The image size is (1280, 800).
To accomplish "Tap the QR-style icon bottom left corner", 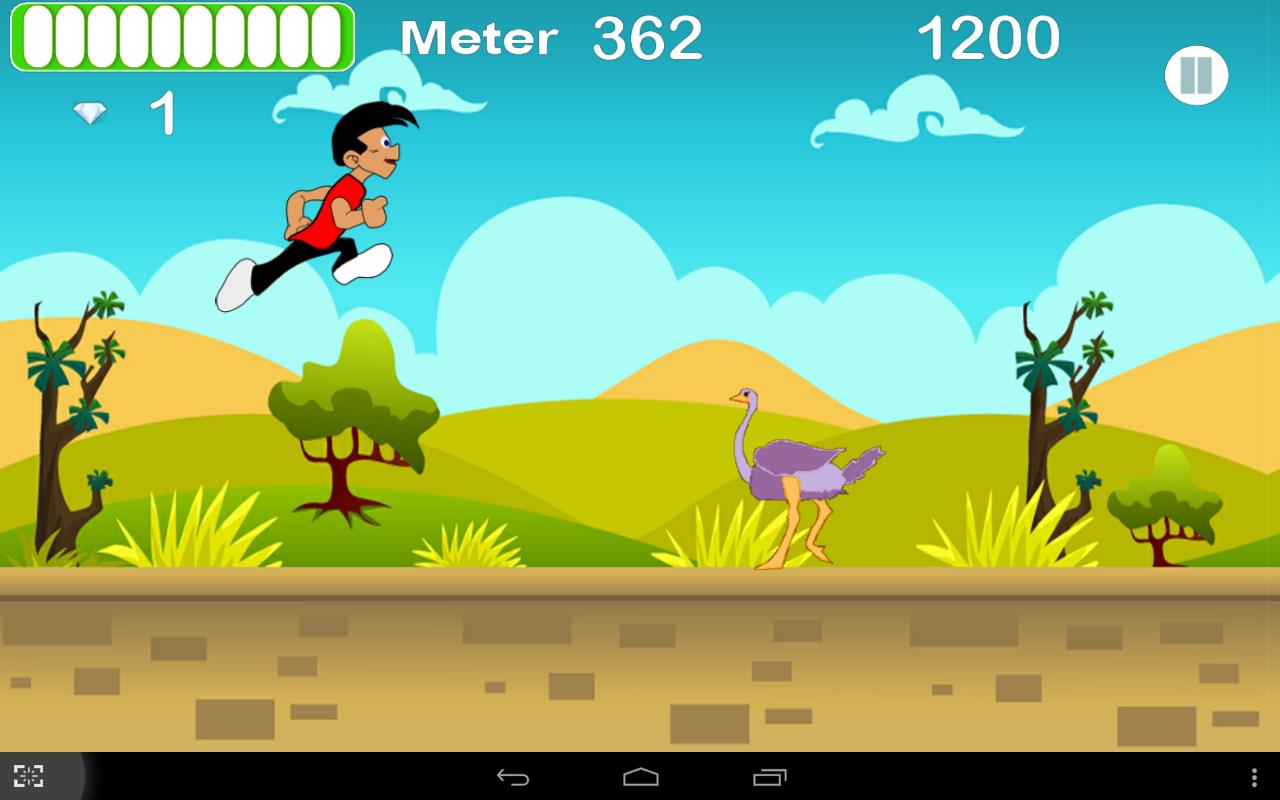I will (x=29, y=775).
